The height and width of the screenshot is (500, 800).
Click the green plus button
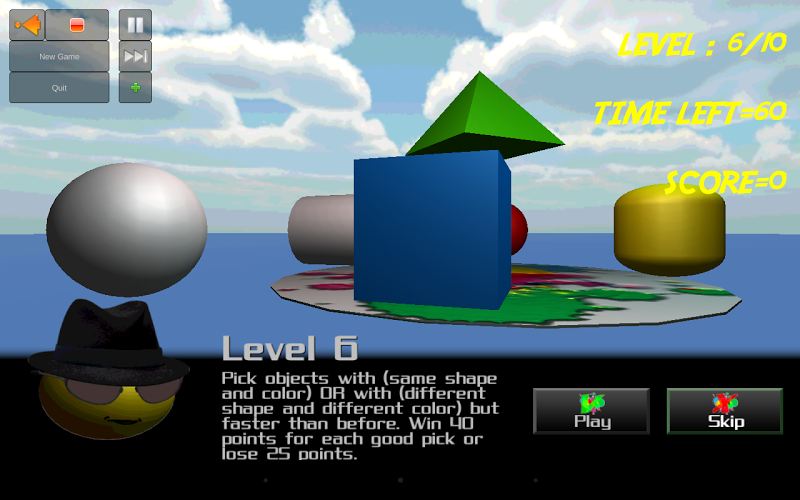(135, 88)
